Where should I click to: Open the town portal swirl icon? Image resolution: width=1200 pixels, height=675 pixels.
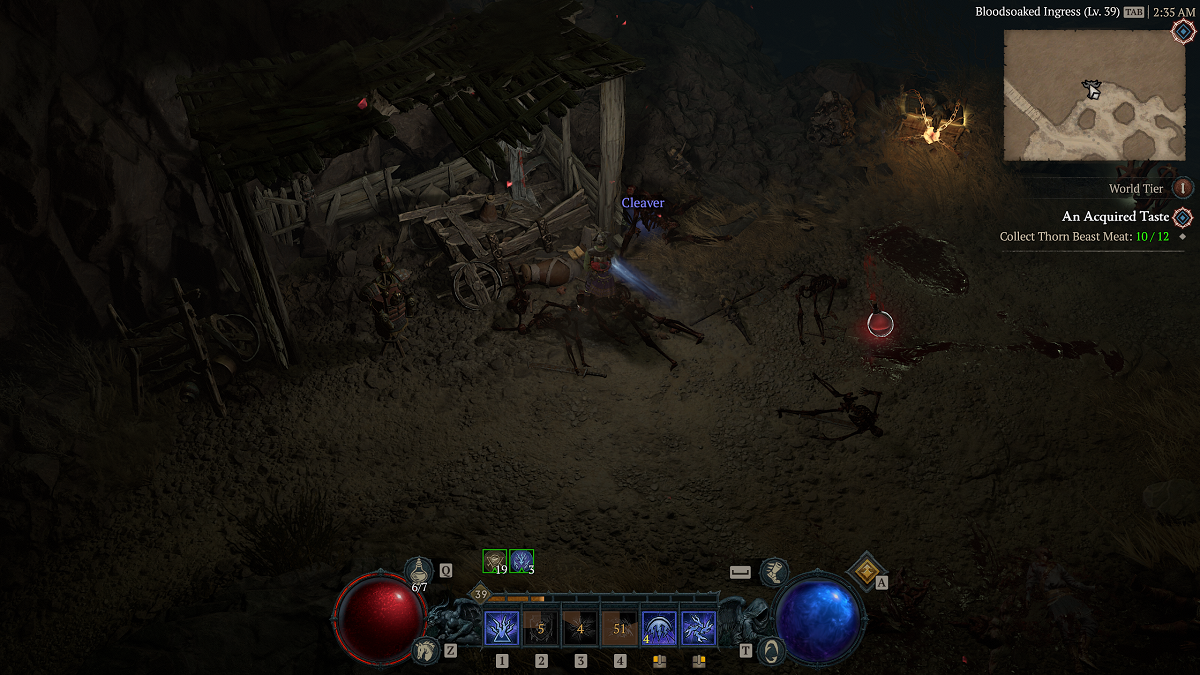pos(770,650)
